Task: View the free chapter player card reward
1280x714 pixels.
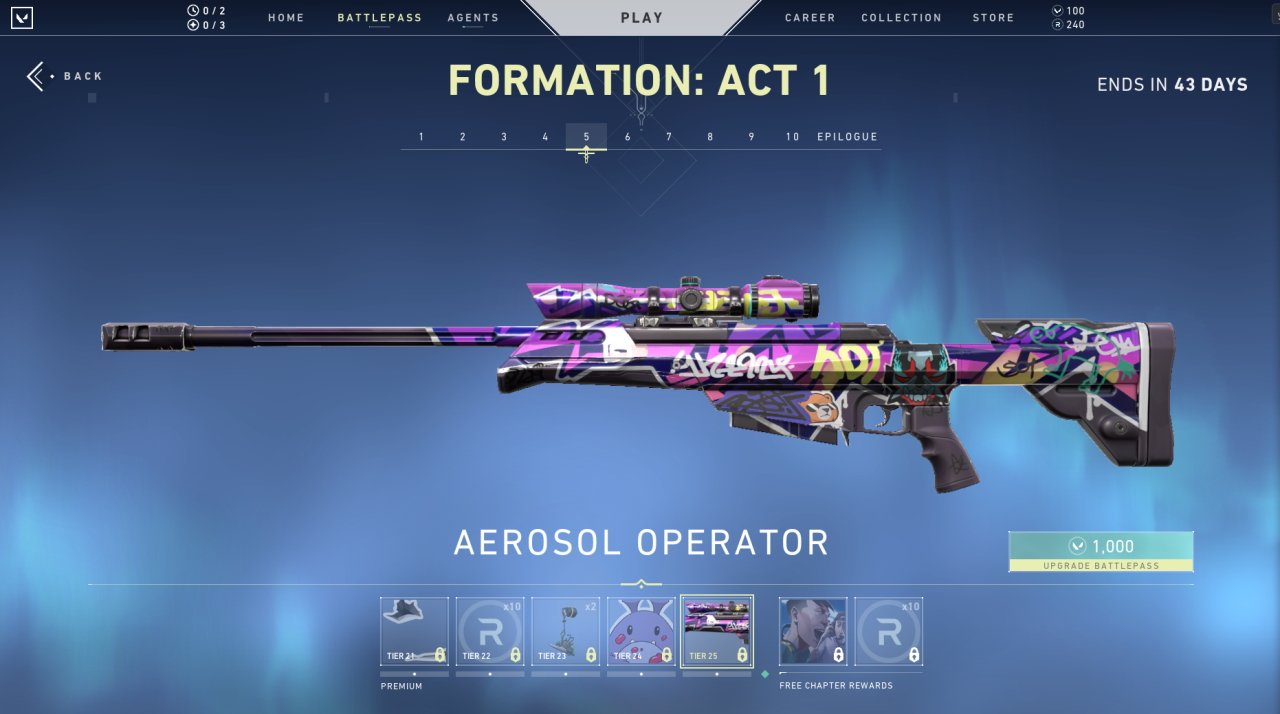Action: pyautogui.click(x=813, y=631)
